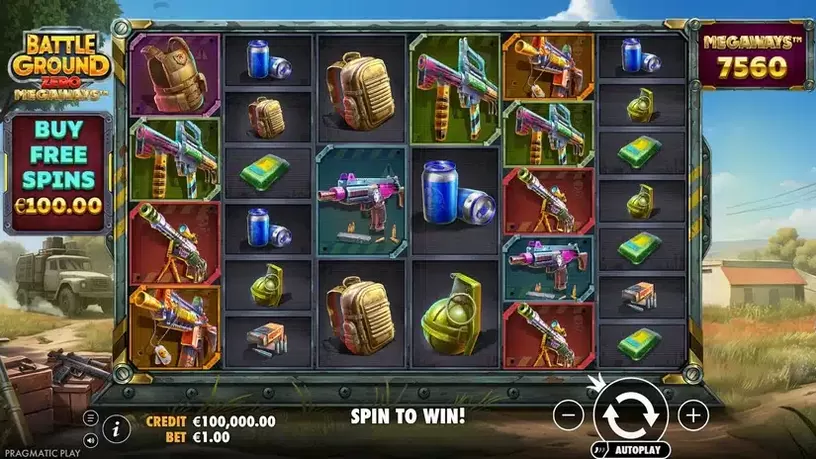Open the Autoplay options
816x459 pixels.
(x=636, y=450)
